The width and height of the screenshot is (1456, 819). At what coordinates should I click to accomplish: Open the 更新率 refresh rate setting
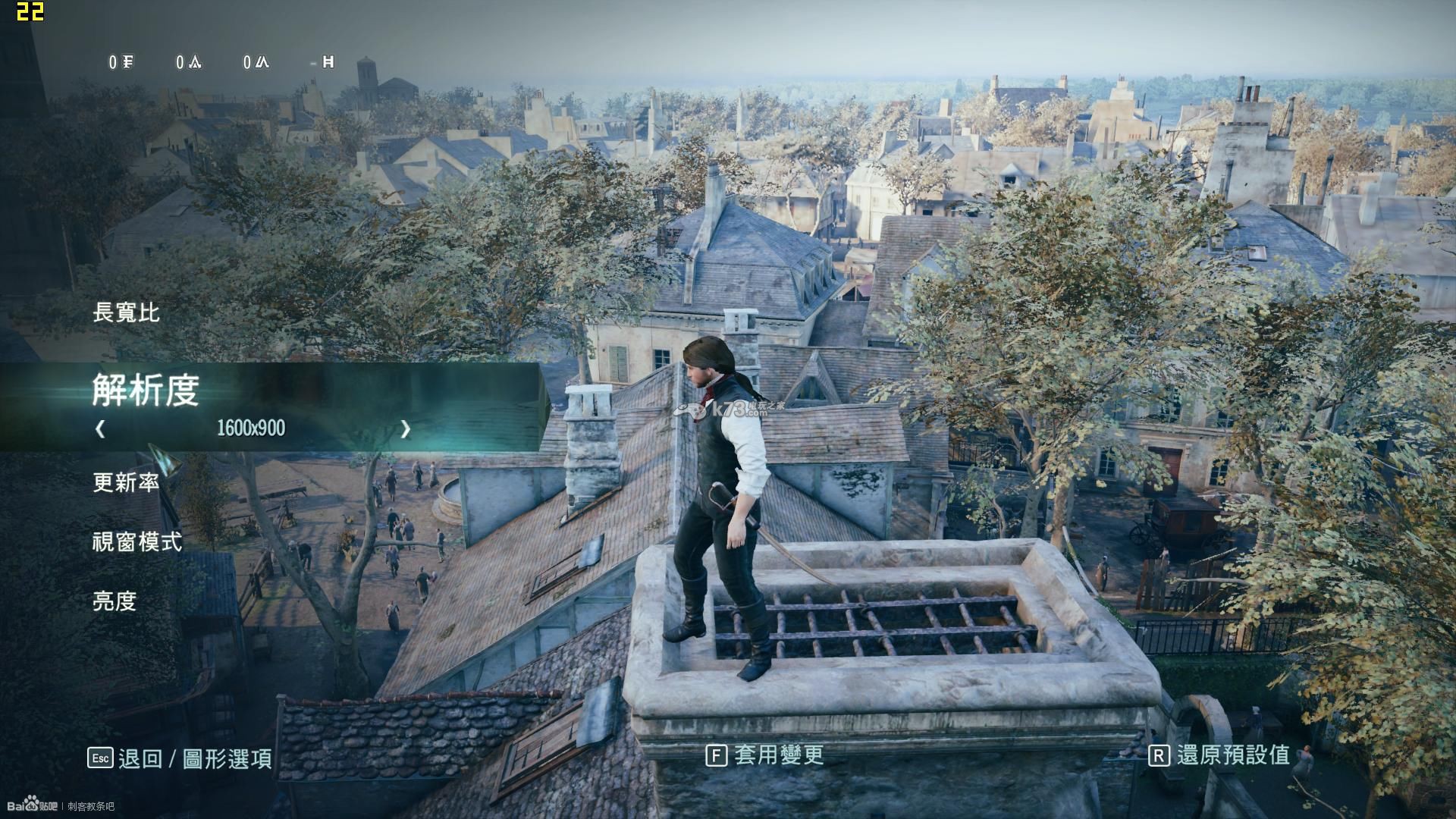pyautogui.click(x=126, y=482)
